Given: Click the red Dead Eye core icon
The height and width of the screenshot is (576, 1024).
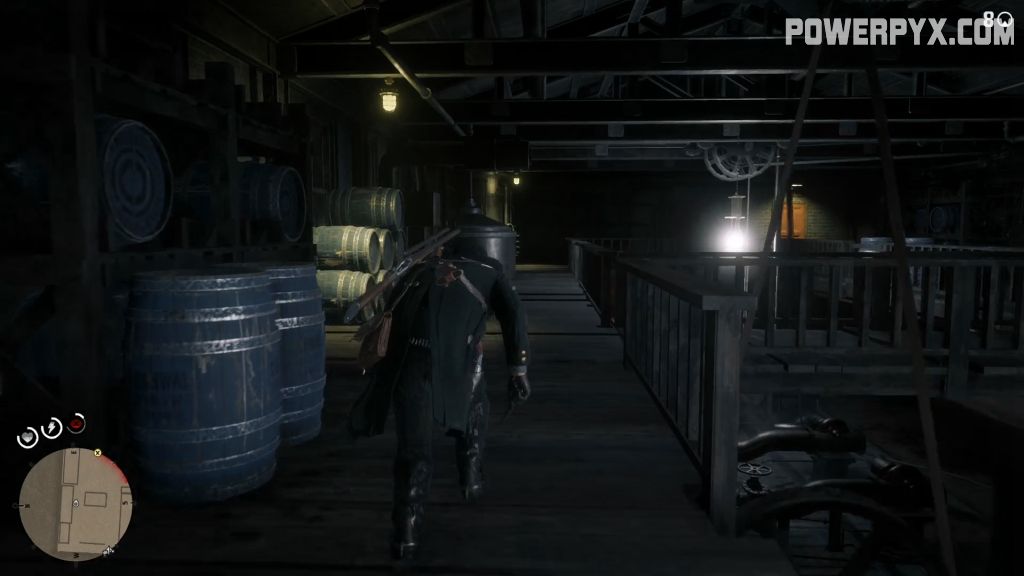Looking at the screenshot, I should pos(76,424).
